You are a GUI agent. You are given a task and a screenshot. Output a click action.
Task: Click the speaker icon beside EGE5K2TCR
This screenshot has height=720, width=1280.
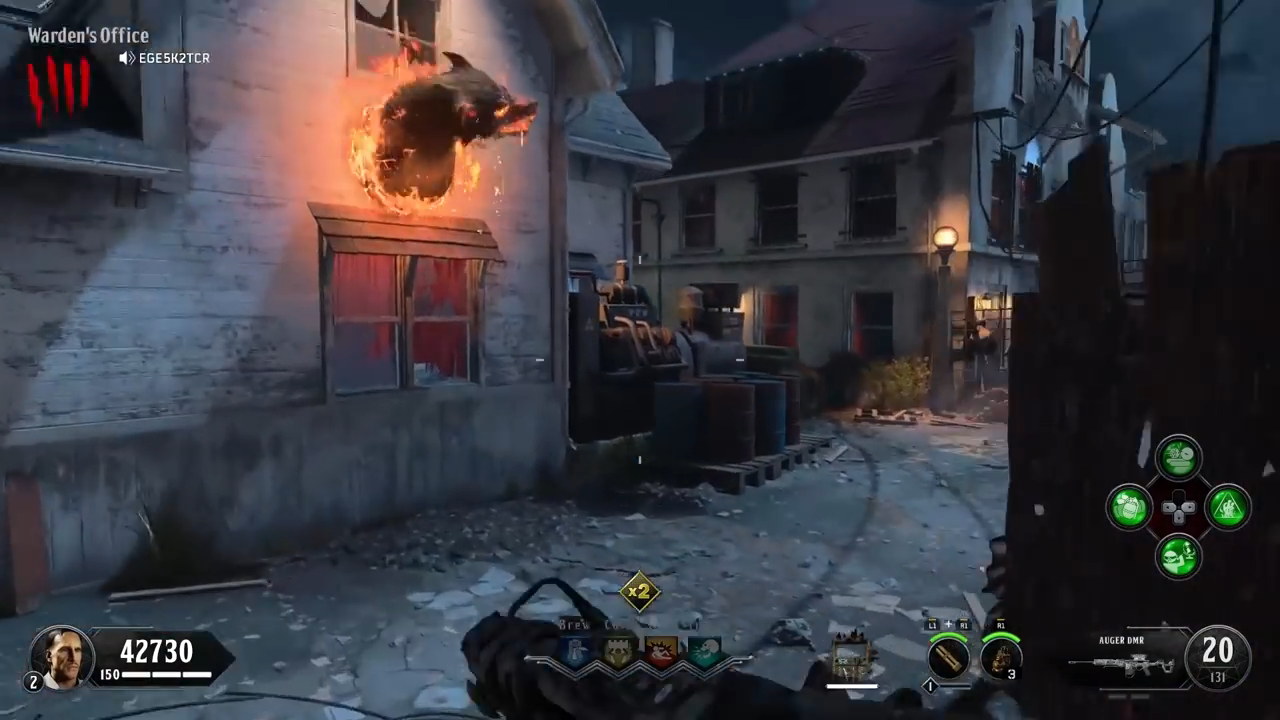[127, 59]
